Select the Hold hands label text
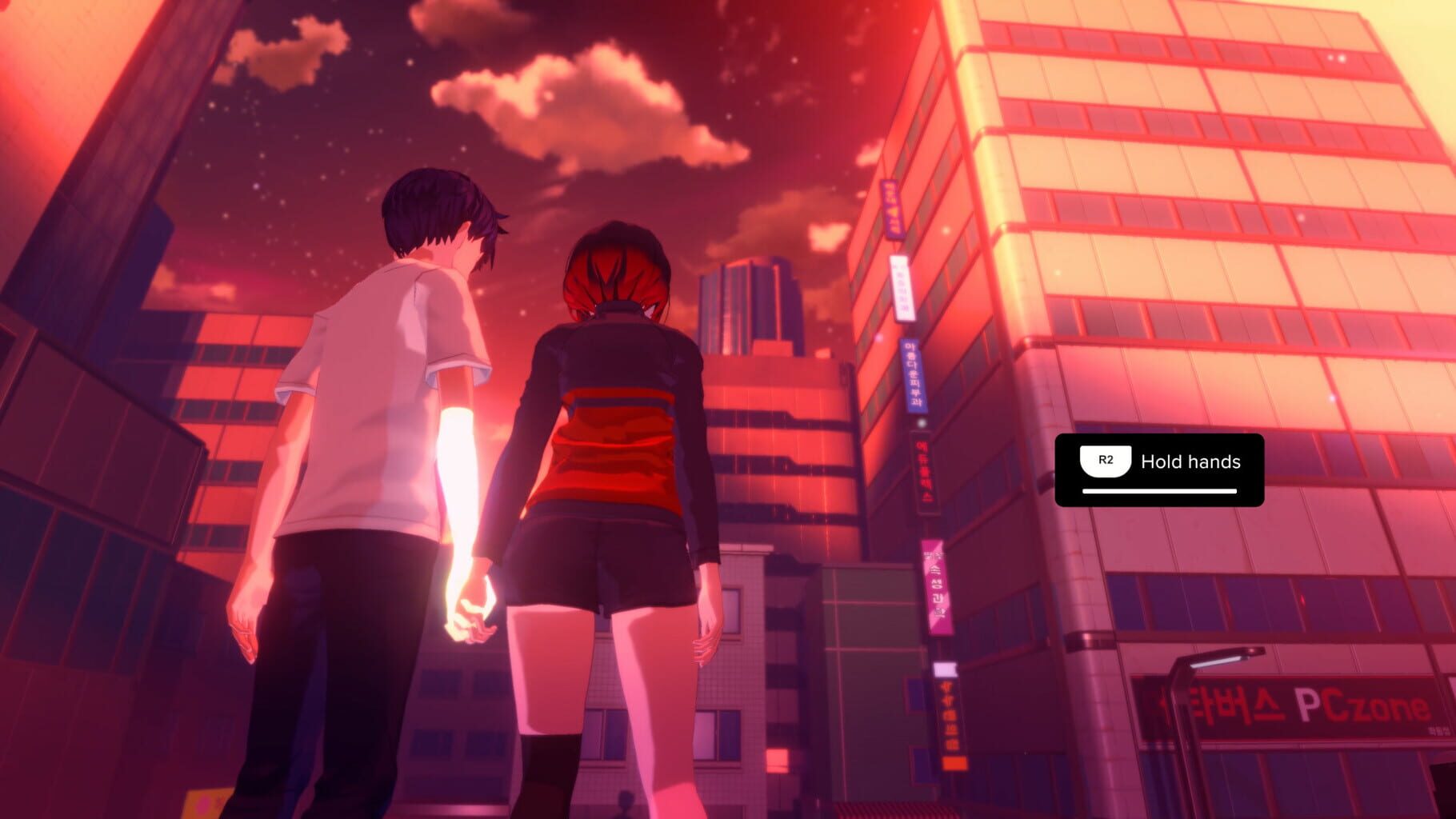This screenshot has height=819, width=1456. tap(1192, 461)
